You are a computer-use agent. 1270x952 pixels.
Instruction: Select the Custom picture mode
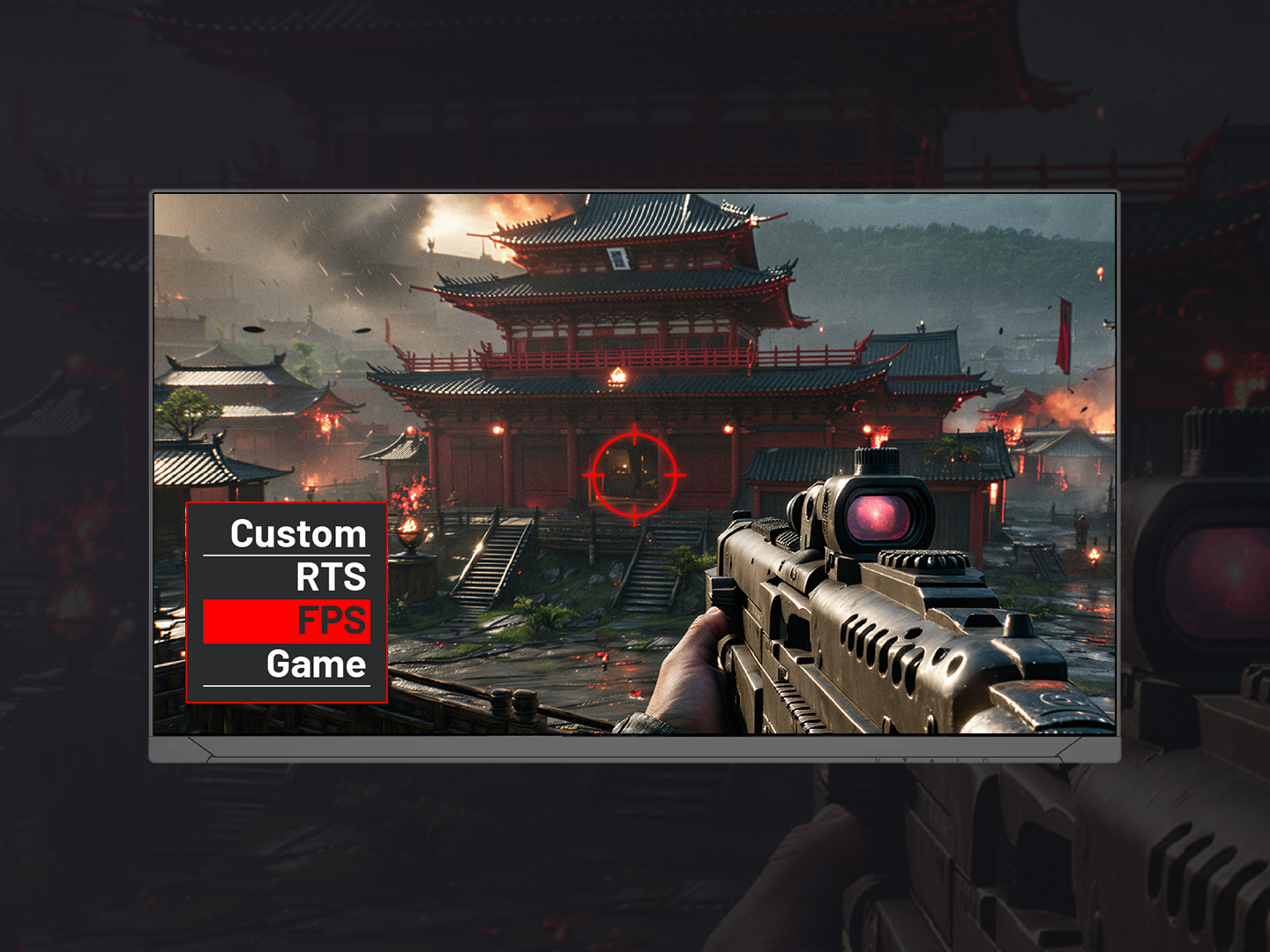(x=297, y=534)
